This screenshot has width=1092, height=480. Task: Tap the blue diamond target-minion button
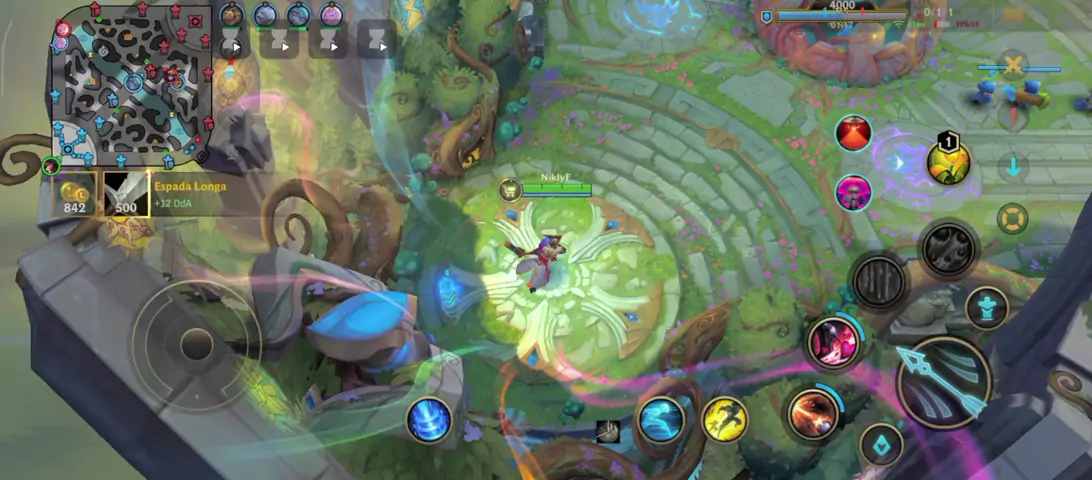pos(881,445)
